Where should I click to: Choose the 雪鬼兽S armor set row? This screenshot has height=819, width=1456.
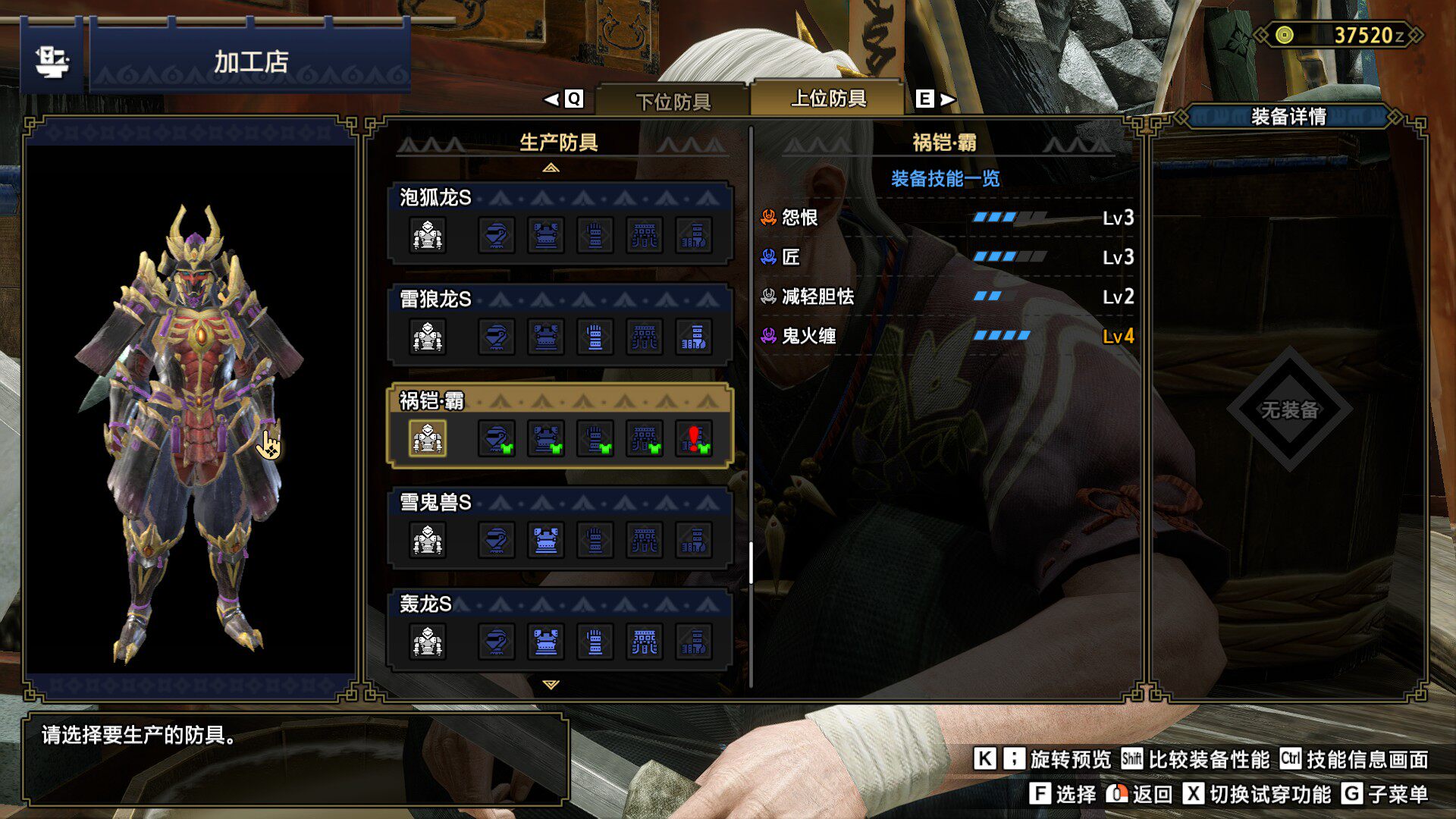click(560, 528)
